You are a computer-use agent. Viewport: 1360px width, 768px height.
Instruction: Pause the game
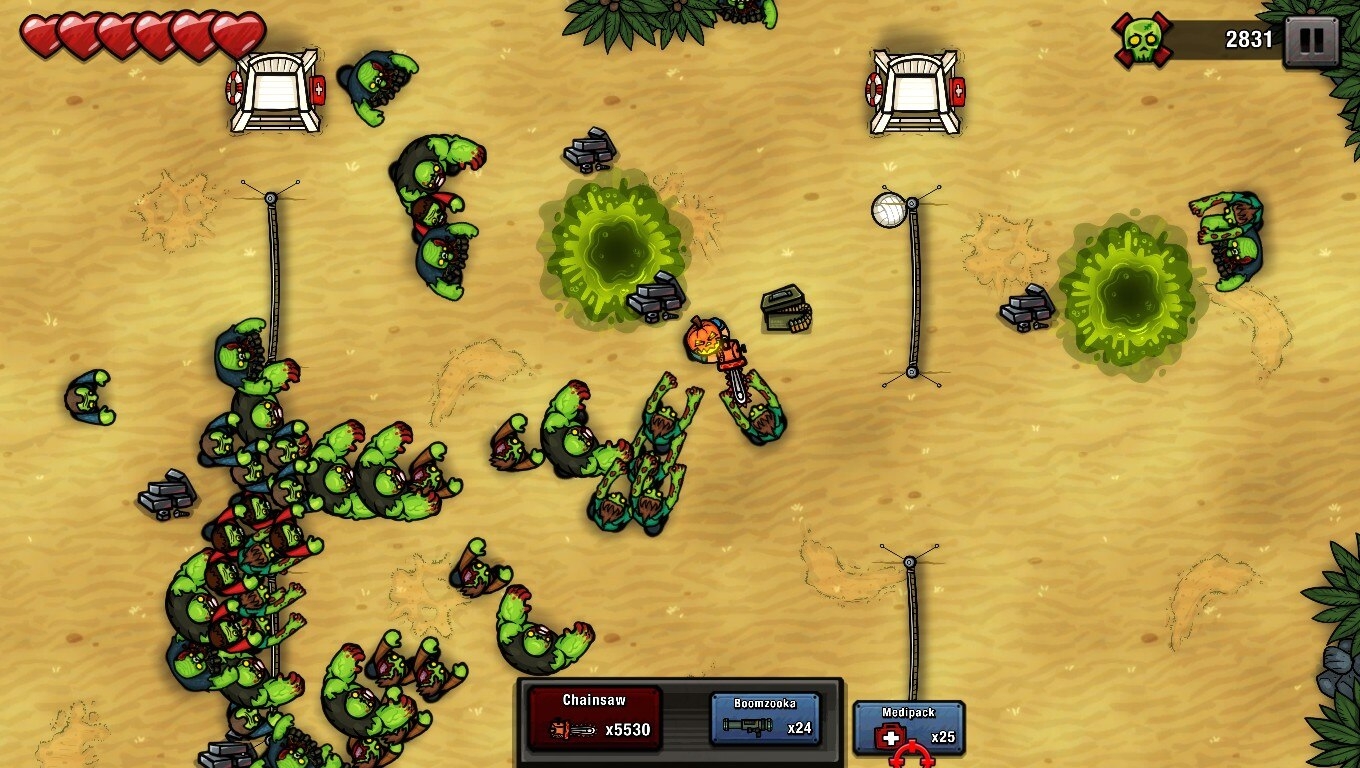(x=1311, y=41)
